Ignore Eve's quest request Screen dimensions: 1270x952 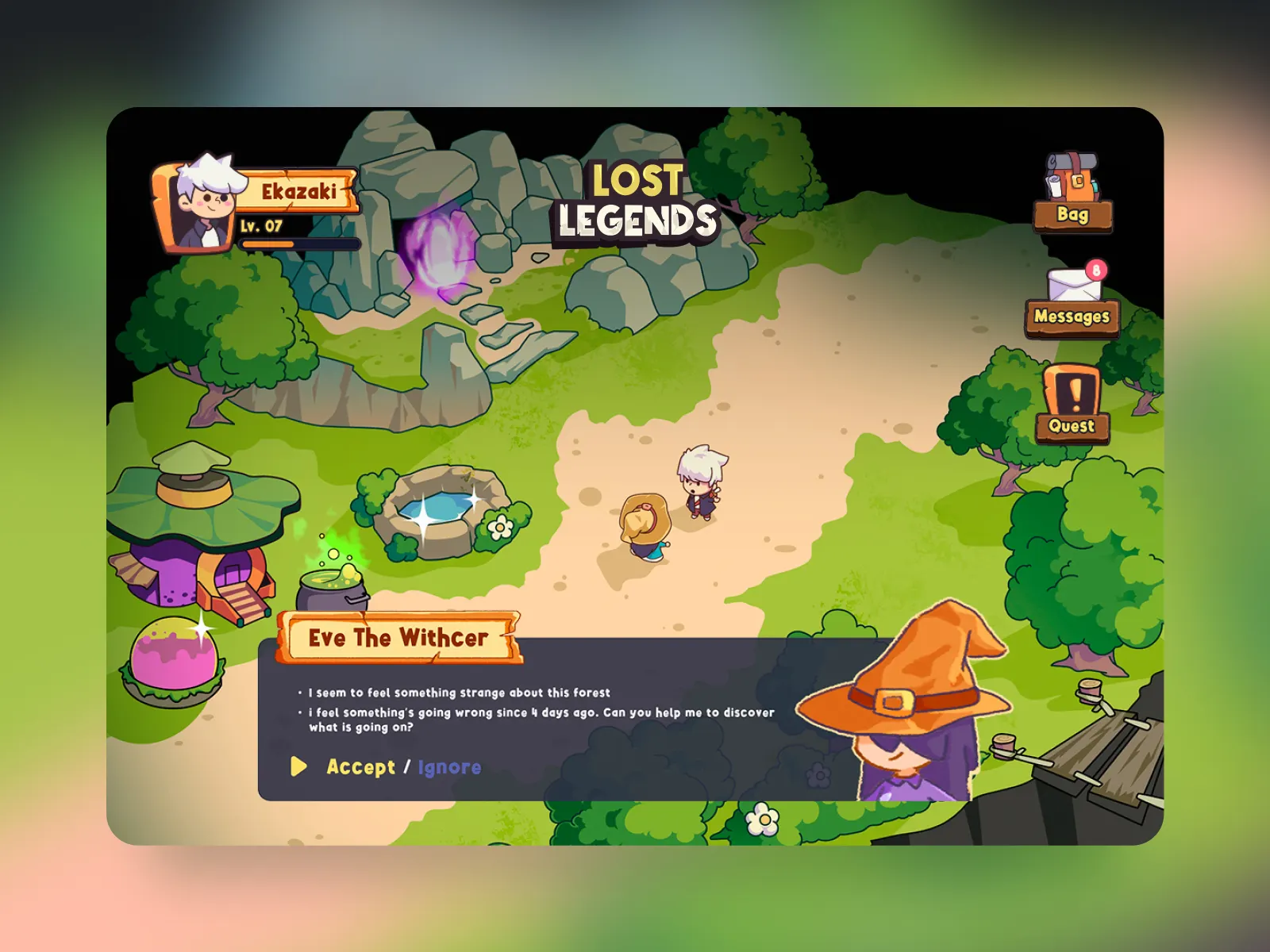point(448,768)
